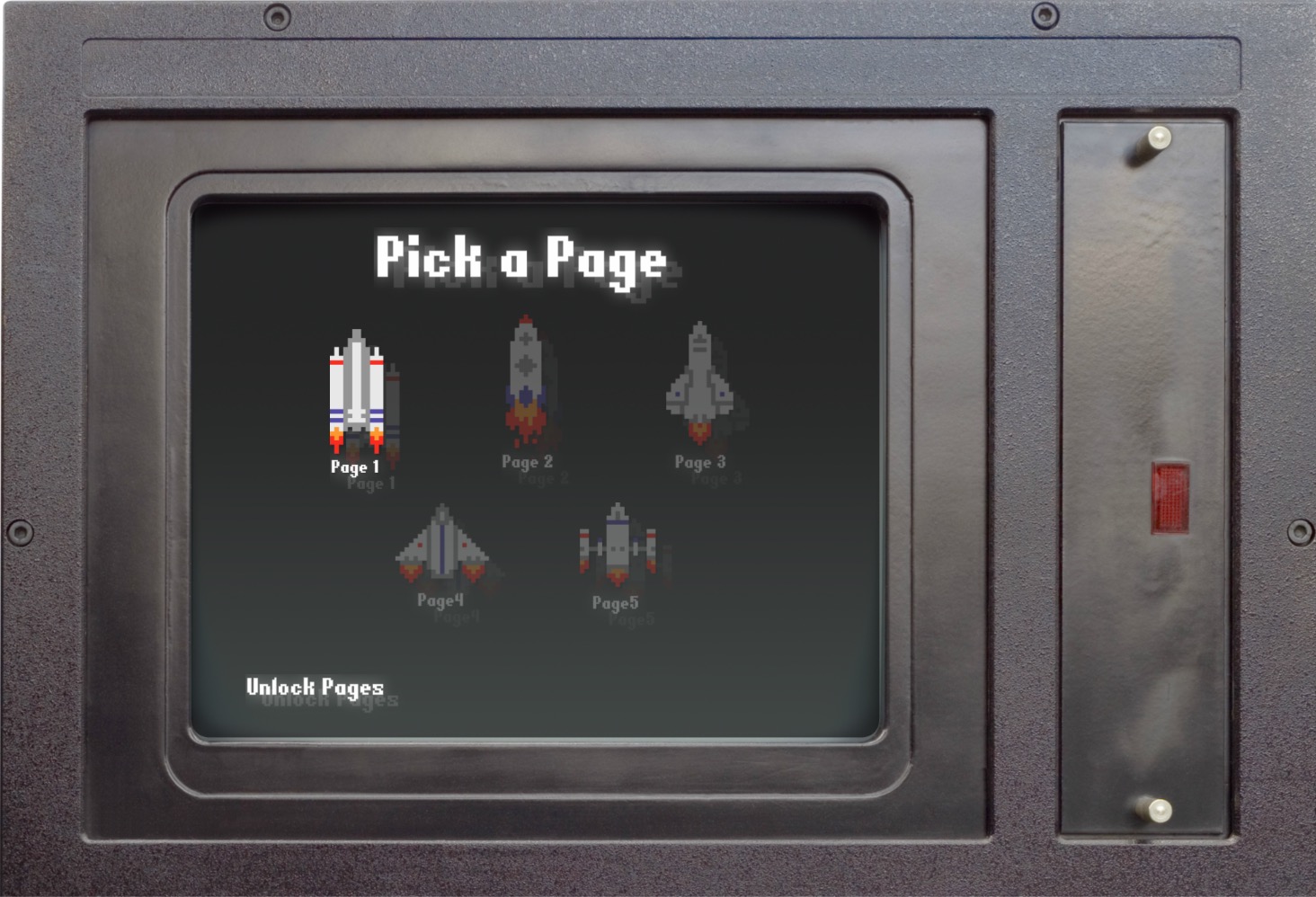This screenshot has width=1316, height=897.
Task: Click the Page5 caption text
Action: click(616, 602)
